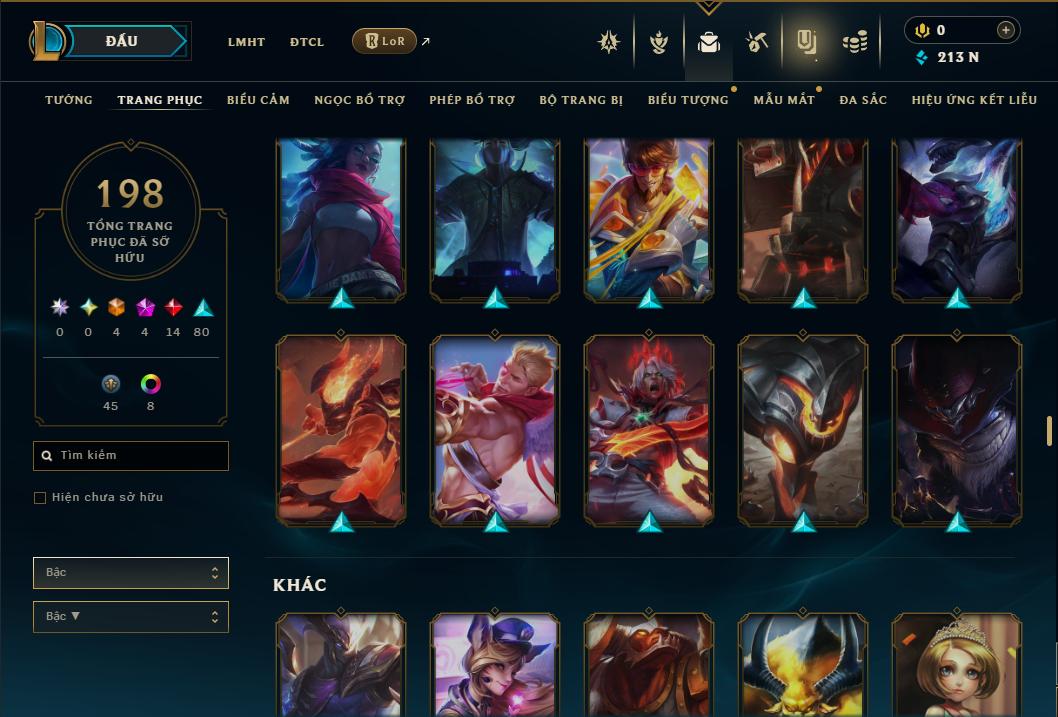The width and height of the screenshot is (1058, 717).
Task: Open the MẪU MẮT wards tab
Action: [x=784, y=100]
